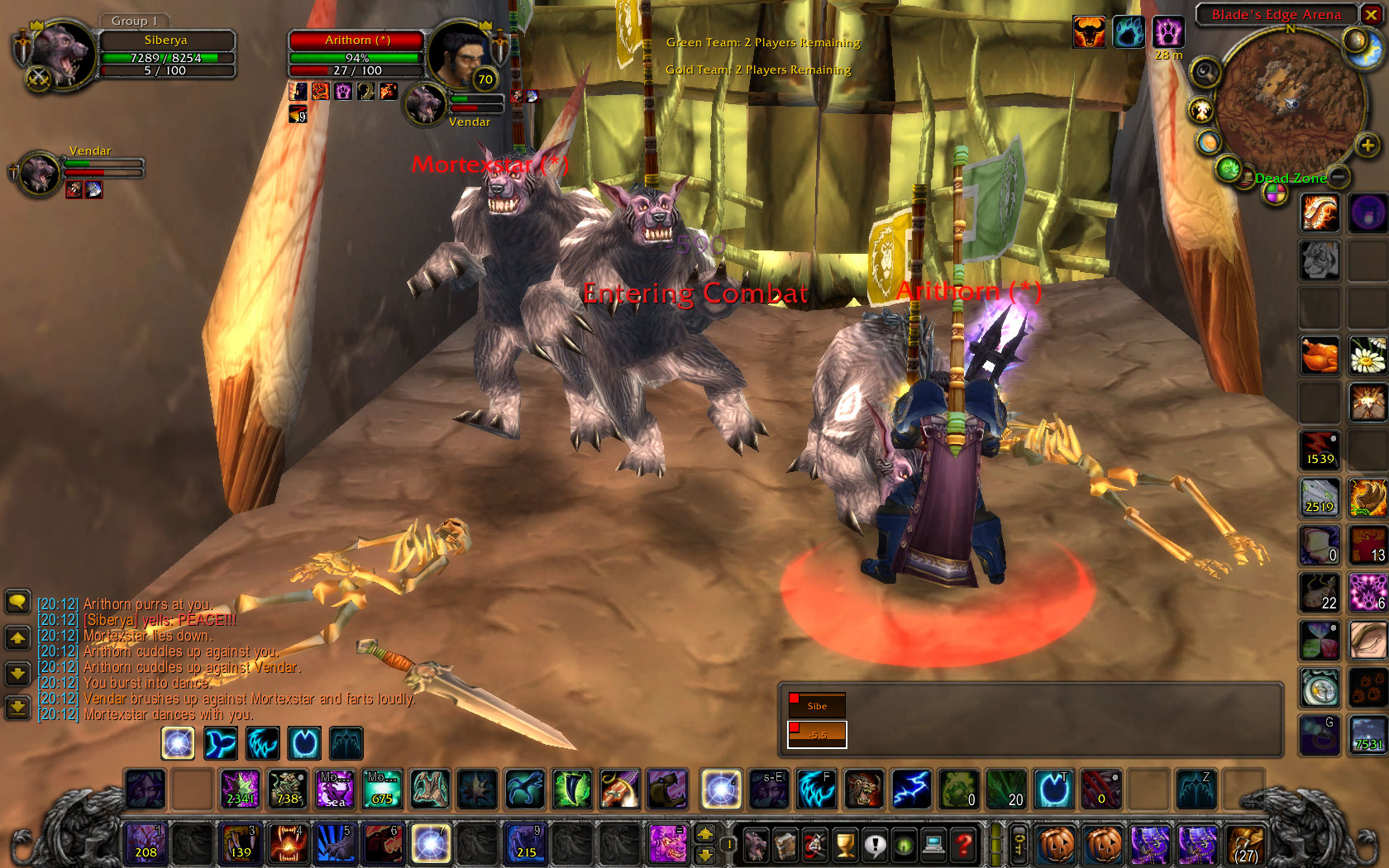The width and height of the screenshot is (1389, 868).
Task: Open the red question mark help button
Action: pos(963,845)
